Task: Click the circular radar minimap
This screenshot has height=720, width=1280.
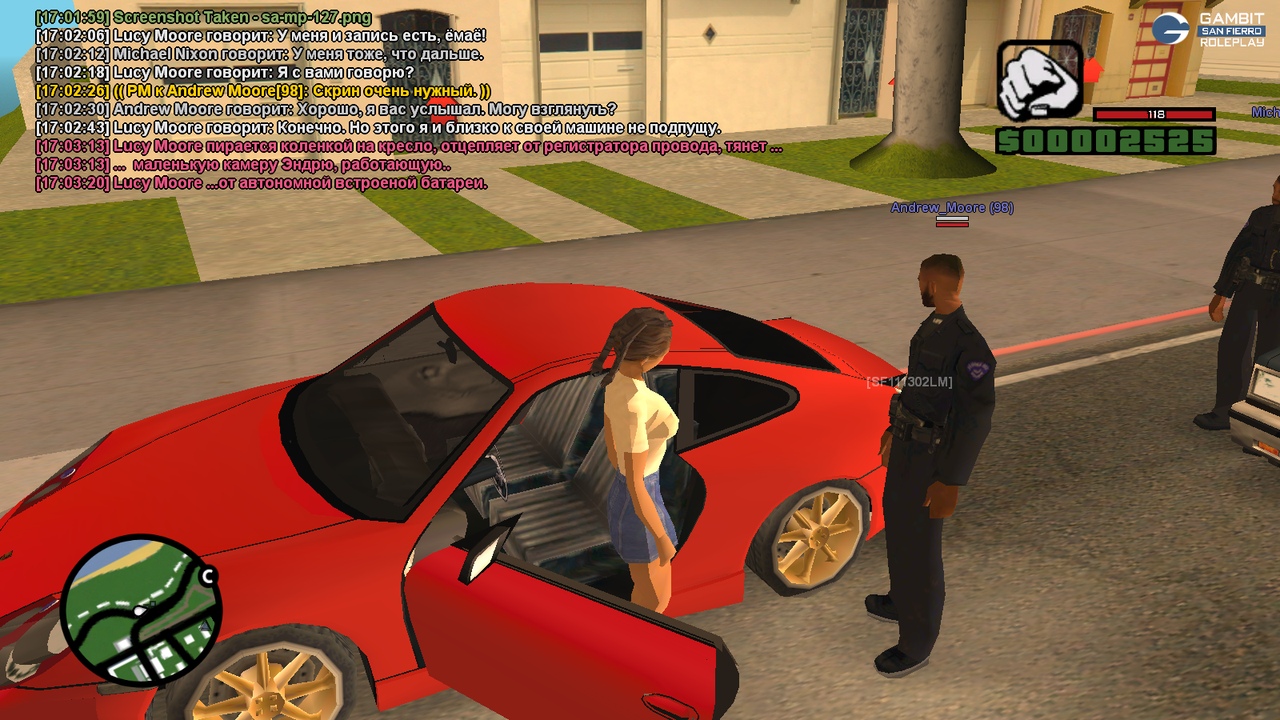Action: [x=139, y=610]
